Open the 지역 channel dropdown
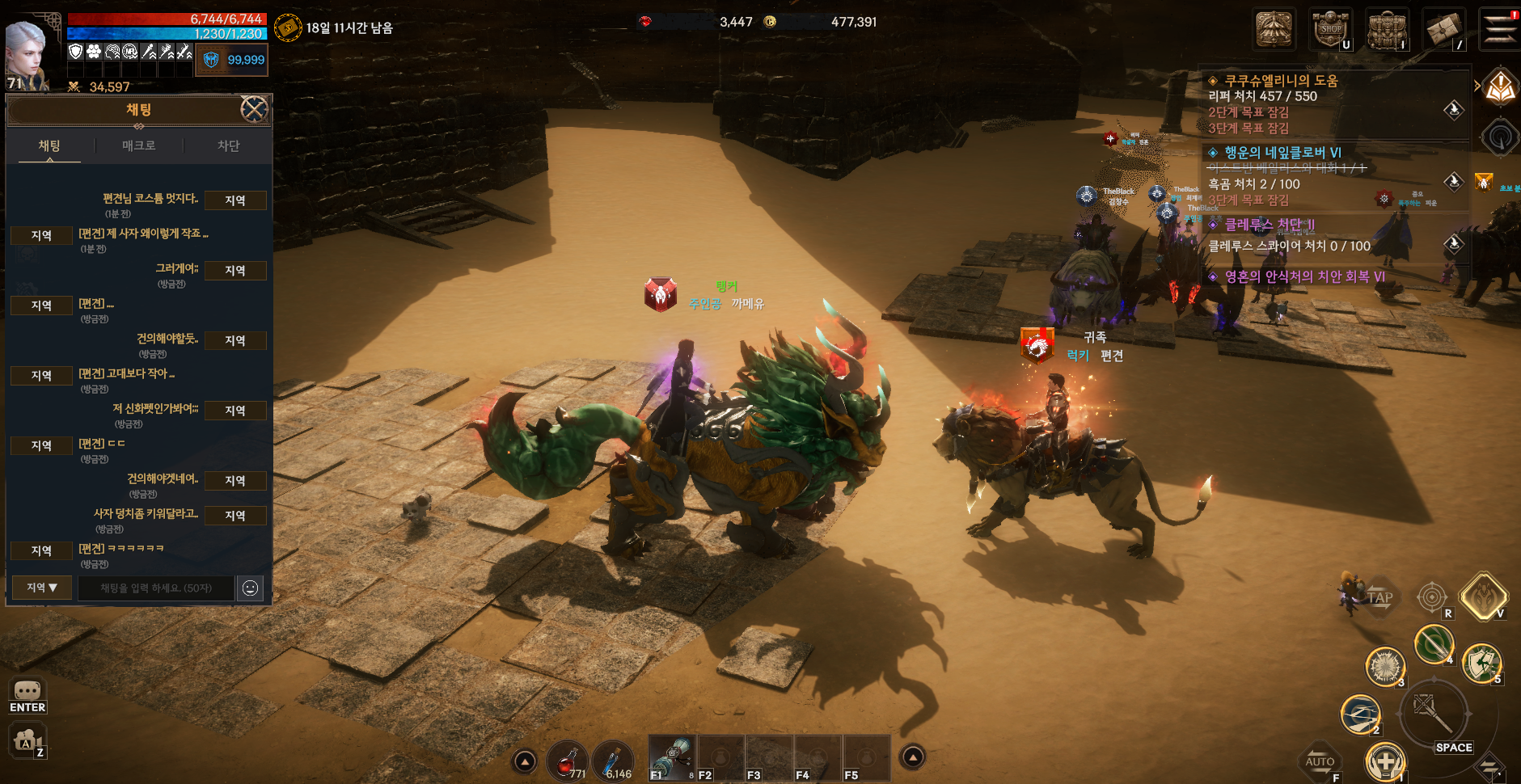This screenshot has width=1521, height=784. pos(41,588)
